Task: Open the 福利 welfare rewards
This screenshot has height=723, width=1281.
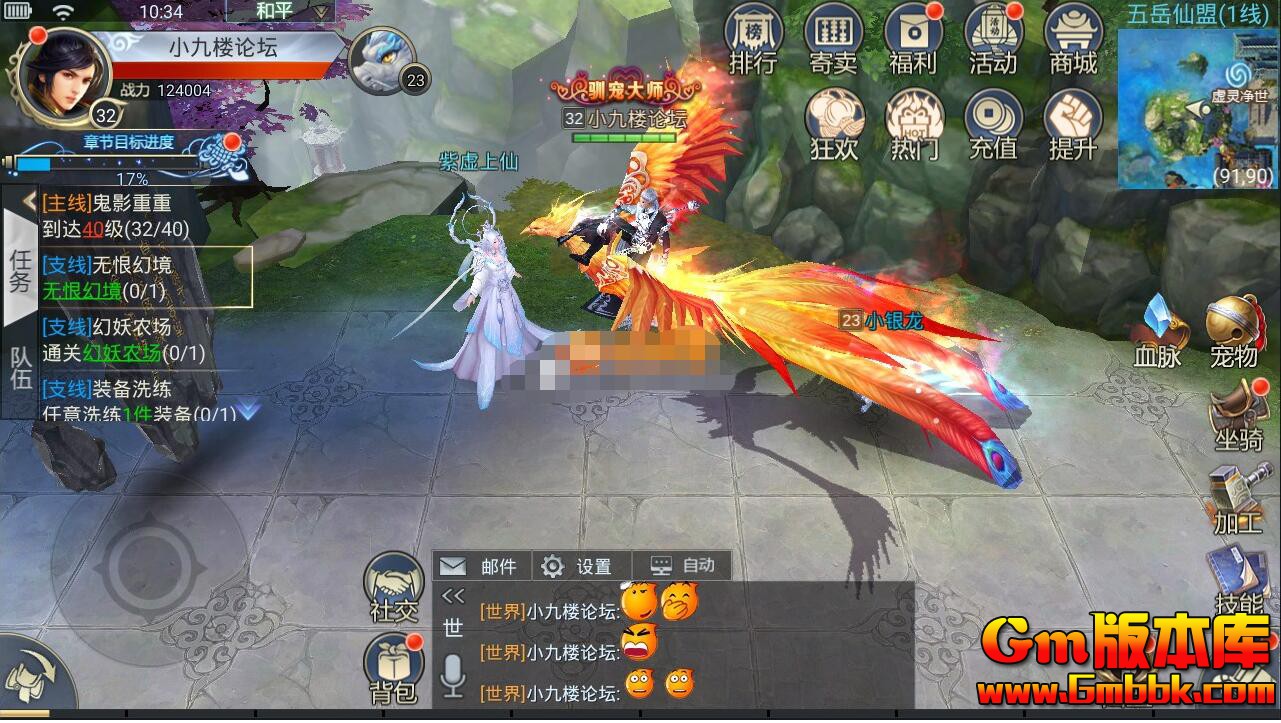Action: pyautogui.click(x=913, y=38)
